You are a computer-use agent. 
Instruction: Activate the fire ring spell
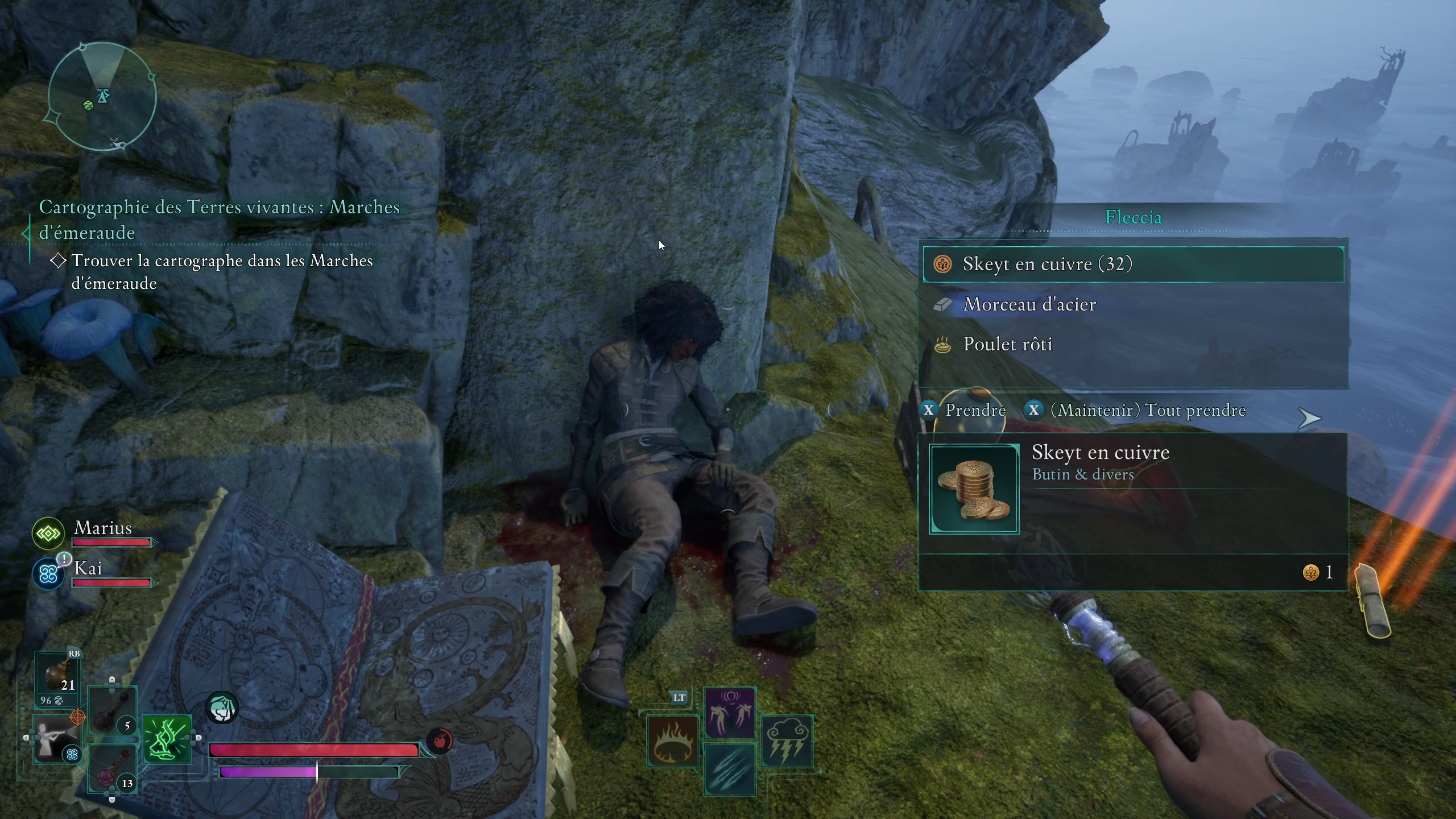coord(673,741)
